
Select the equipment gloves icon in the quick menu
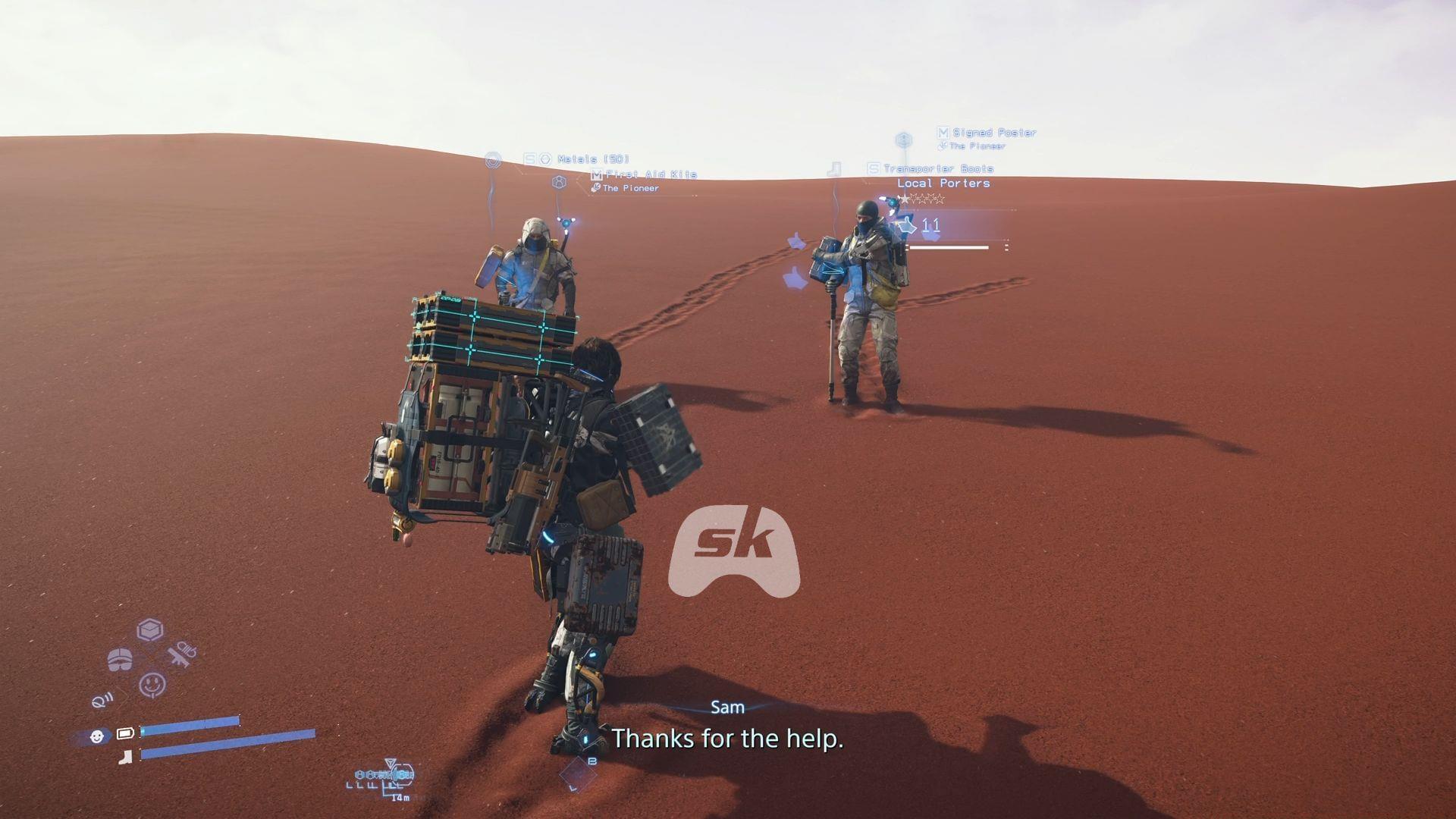120,659
